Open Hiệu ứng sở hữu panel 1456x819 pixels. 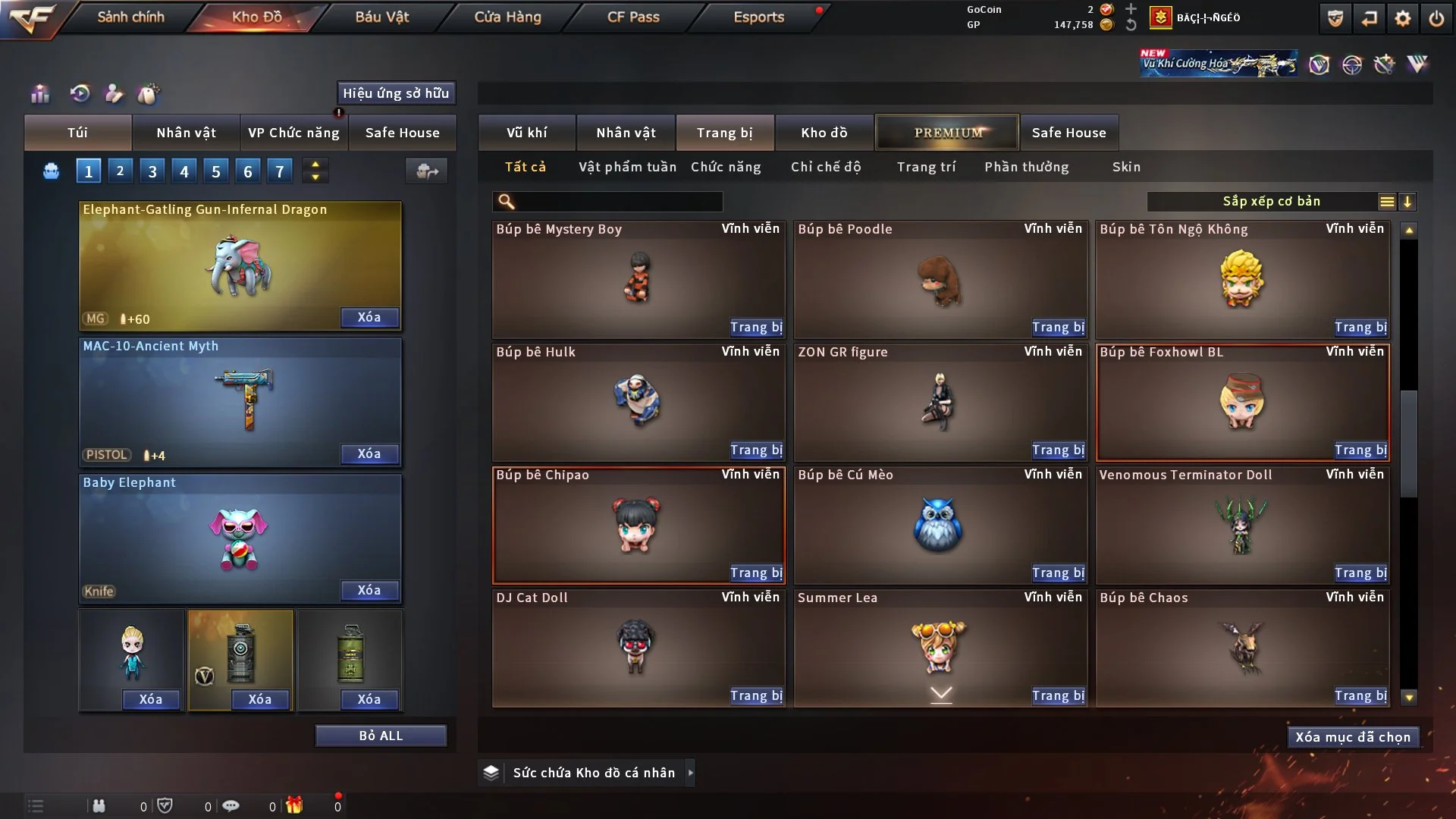(x=396, y=93)
